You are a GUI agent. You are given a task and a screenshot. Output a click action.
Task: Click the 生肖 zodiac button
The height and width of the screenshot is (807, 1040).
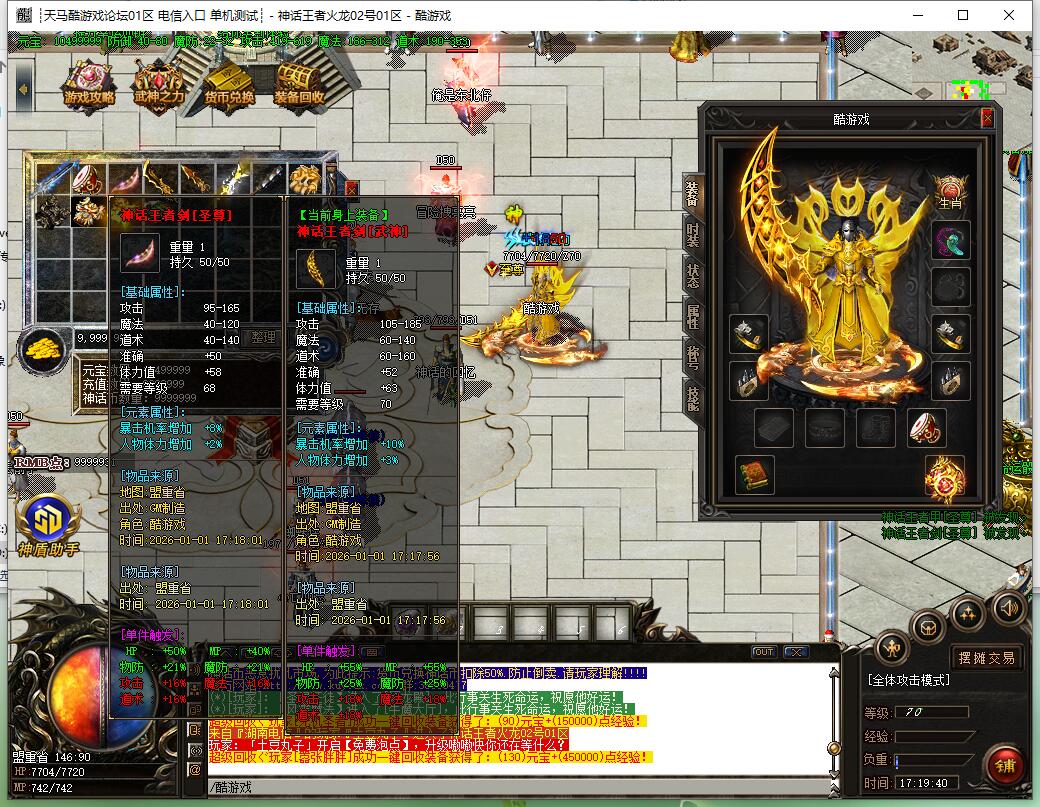click(x=949, y=191)
